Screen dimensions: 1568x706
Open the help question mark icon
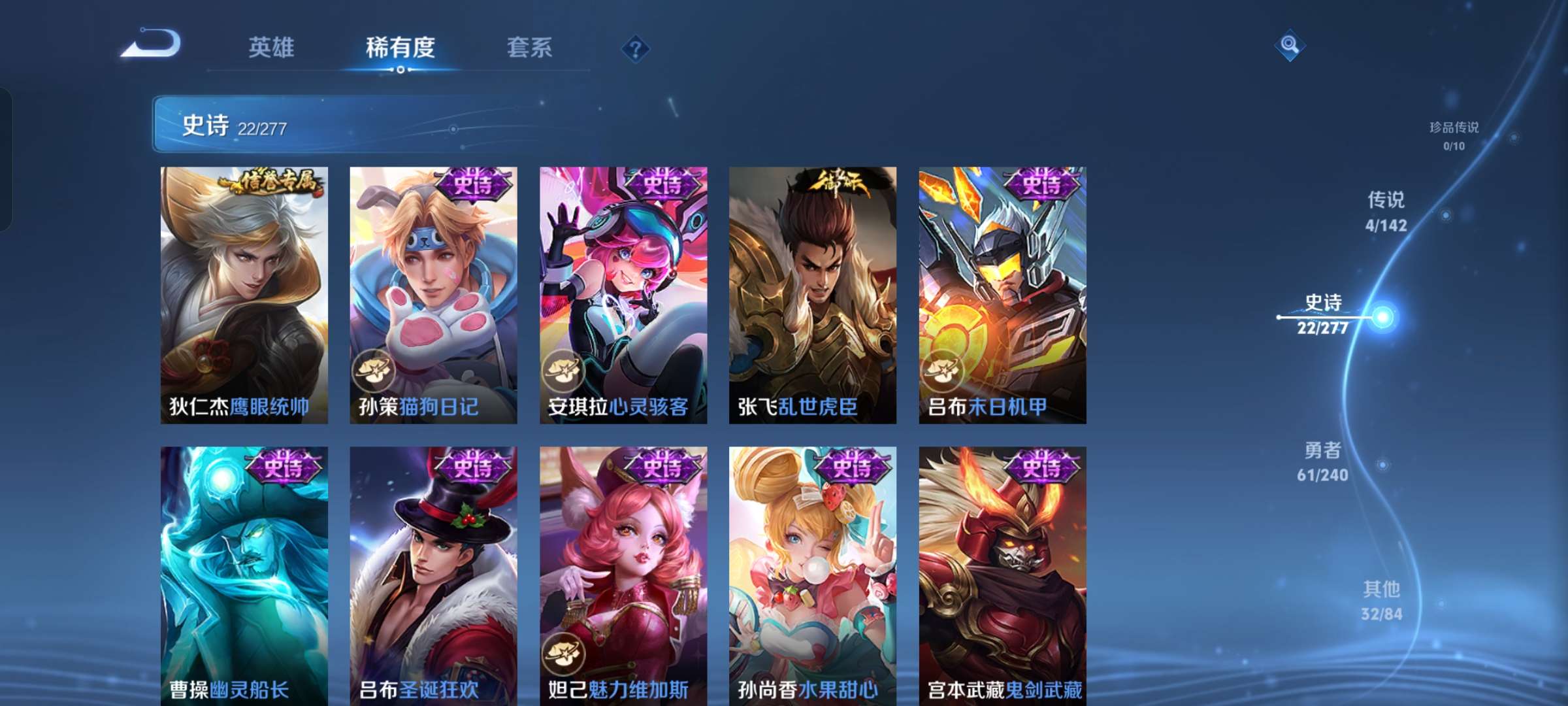tap(635, 48)
